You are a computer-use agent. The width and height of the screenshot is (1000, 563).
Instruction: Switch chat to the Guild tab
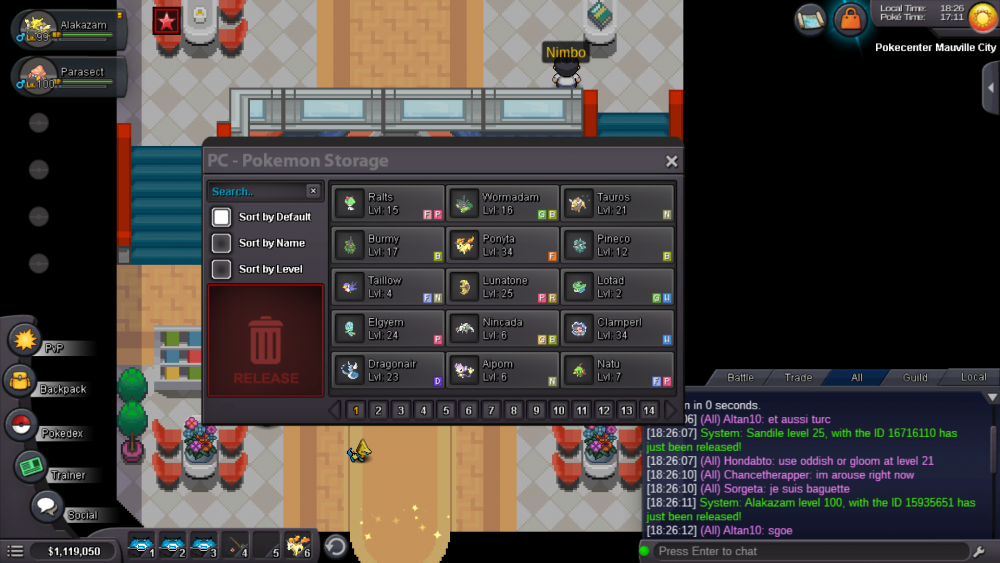tap(914, 378)
